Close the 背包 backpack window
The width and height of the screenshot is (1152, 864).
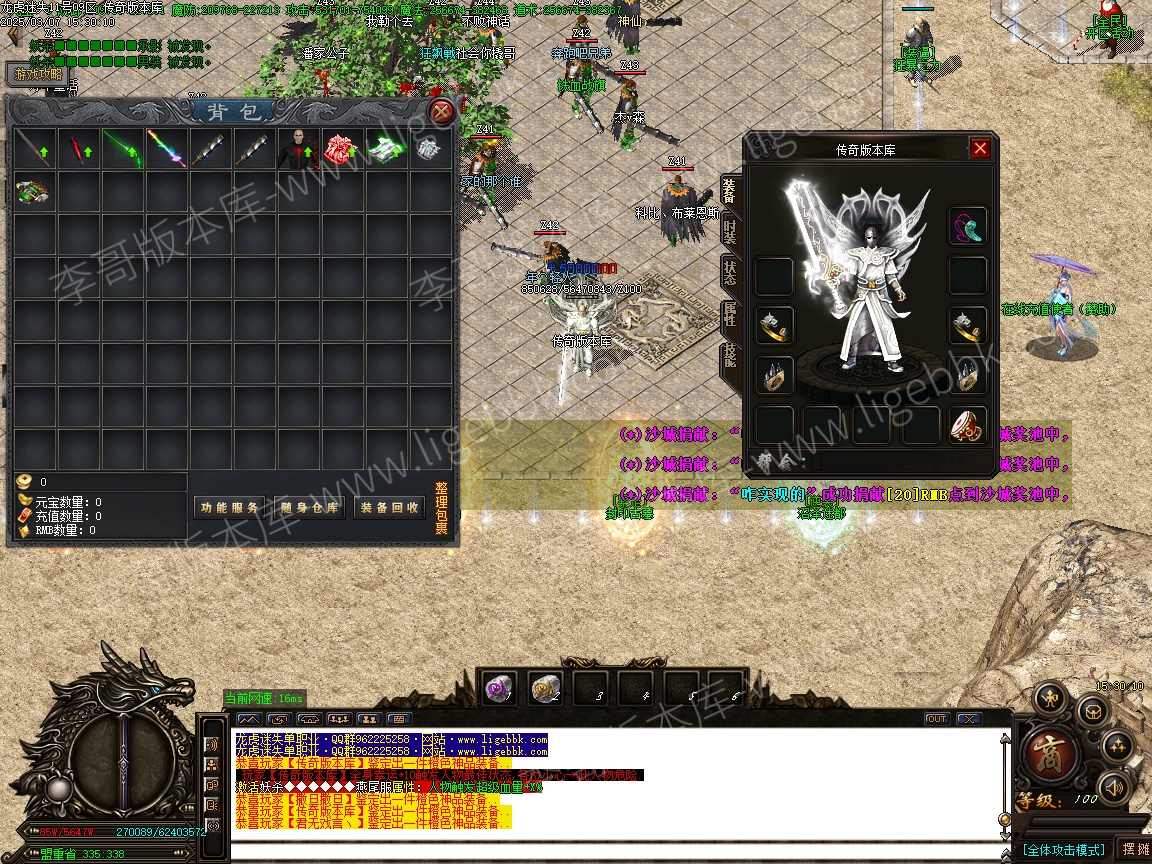[x=441, y=112]
